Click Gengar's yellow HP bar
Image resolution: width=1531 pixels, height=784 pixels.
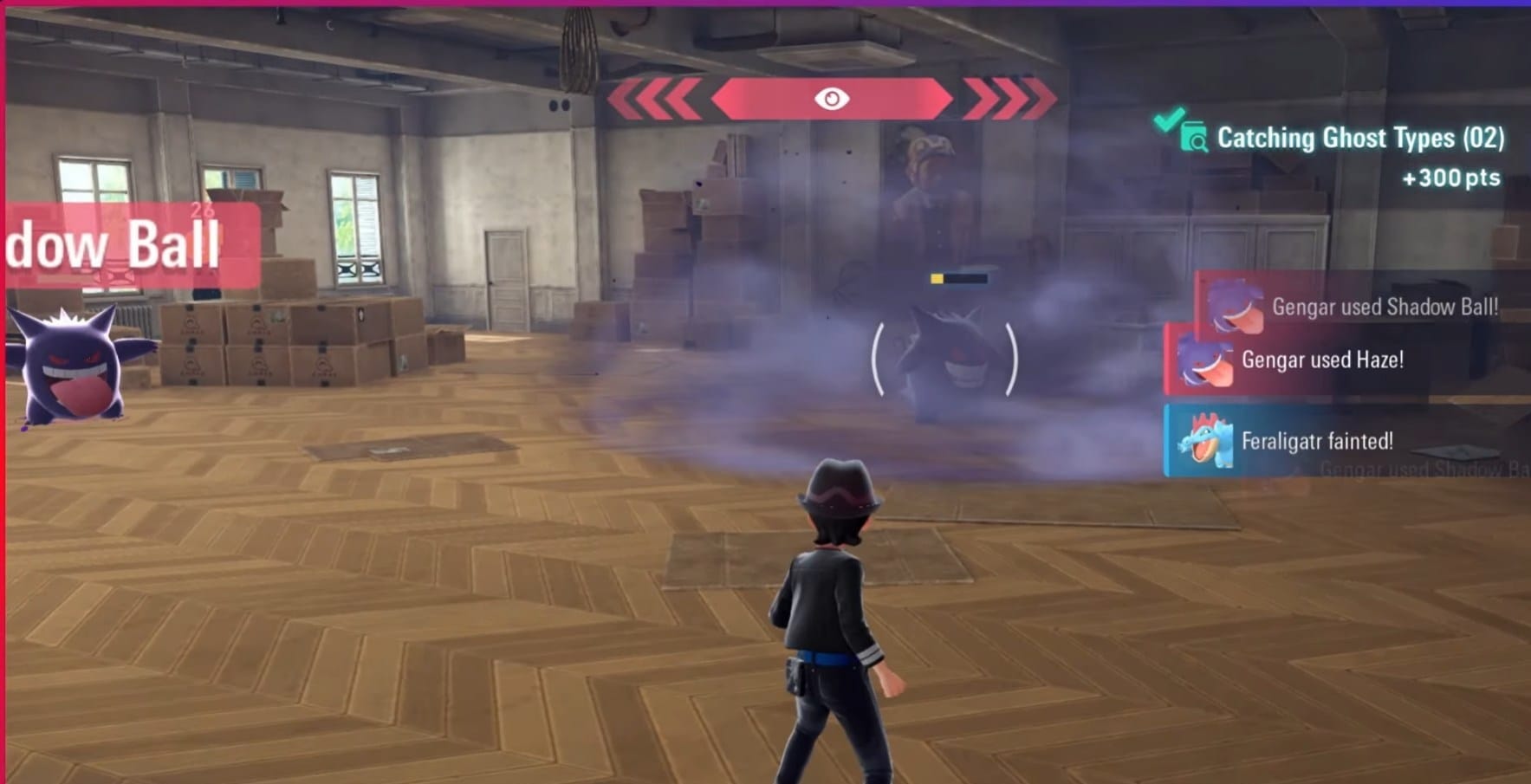(x=937, y=279)
